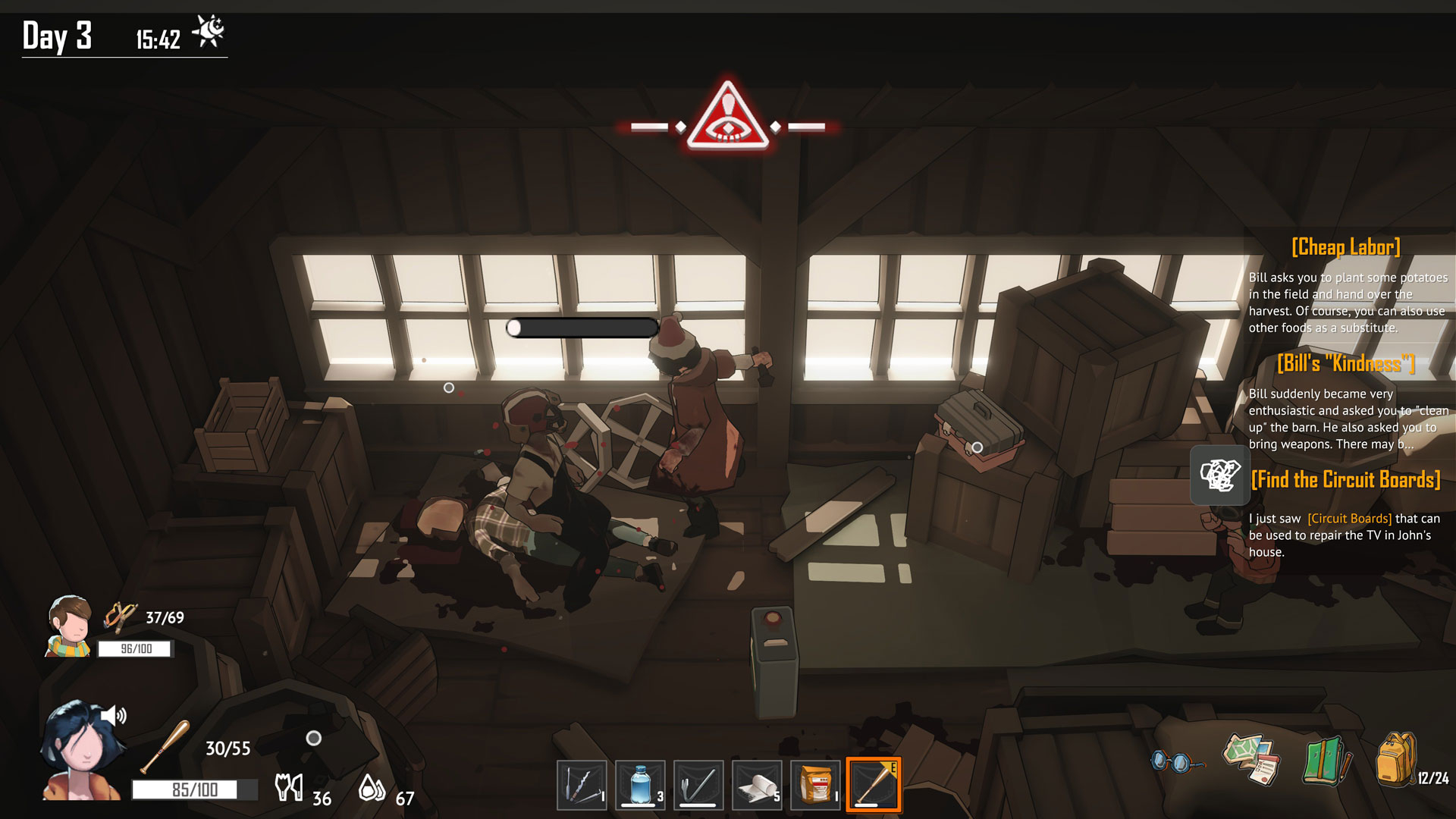The image size is (1456, 819).
Task: Select the equipped baseball bat hotbar slot
Action: [x=874, y=786]
